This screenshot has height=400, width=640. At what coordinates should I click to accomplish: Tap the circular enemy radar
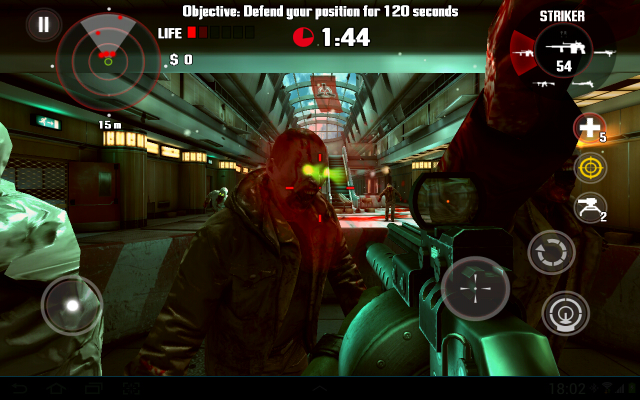(108, 58)
